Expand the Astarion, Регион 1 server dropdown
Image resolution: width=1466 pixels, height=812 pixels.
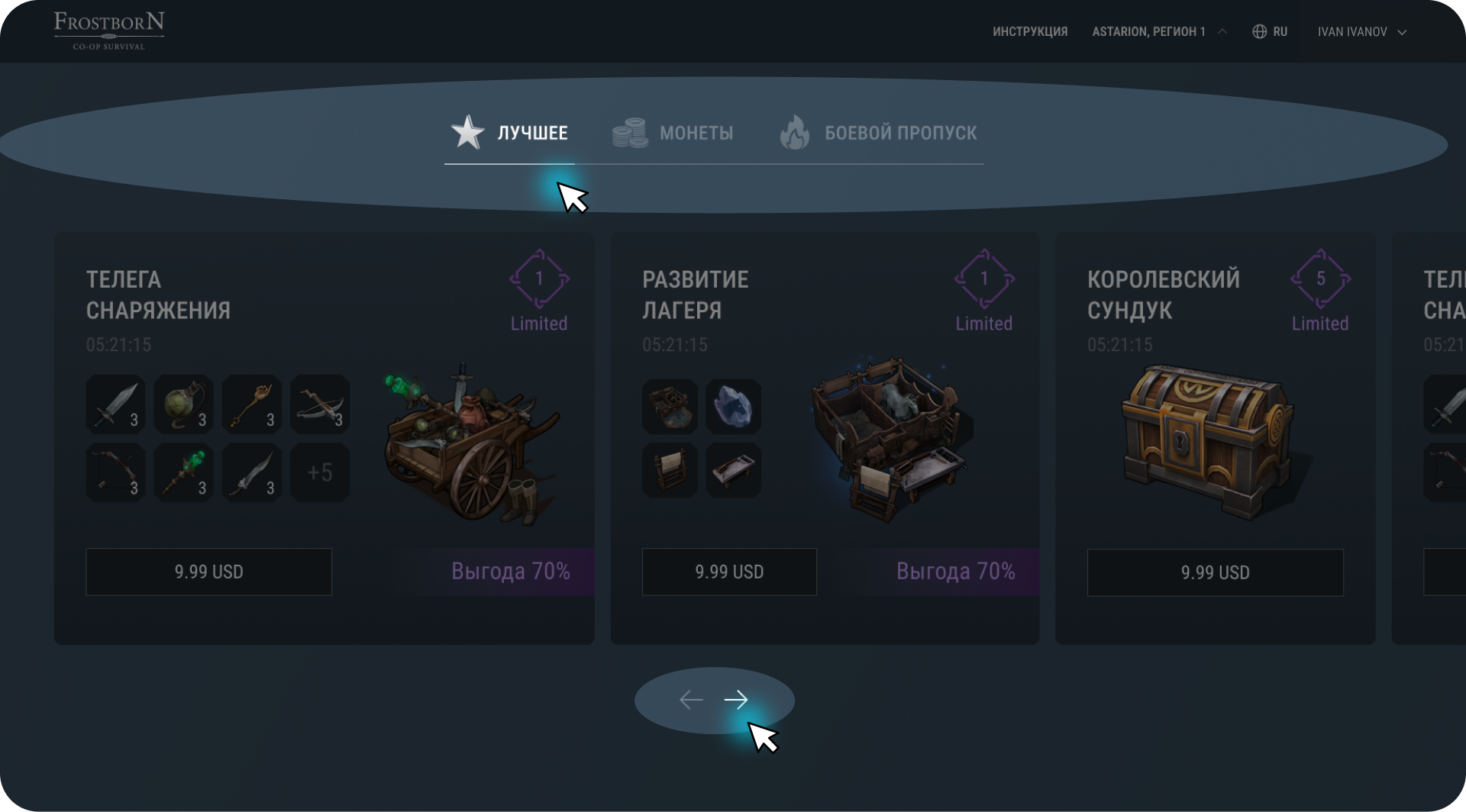click(x=1159, y=32)
